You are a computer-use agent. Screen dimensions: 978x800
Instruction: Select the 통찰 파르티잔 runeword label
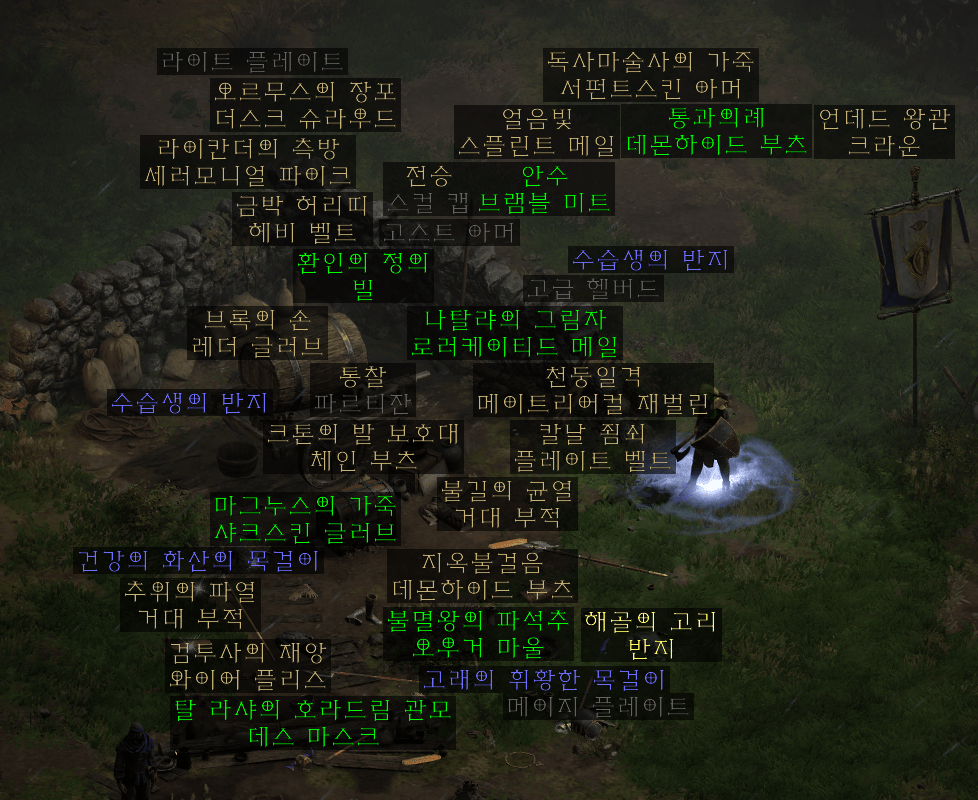(362, 390)
